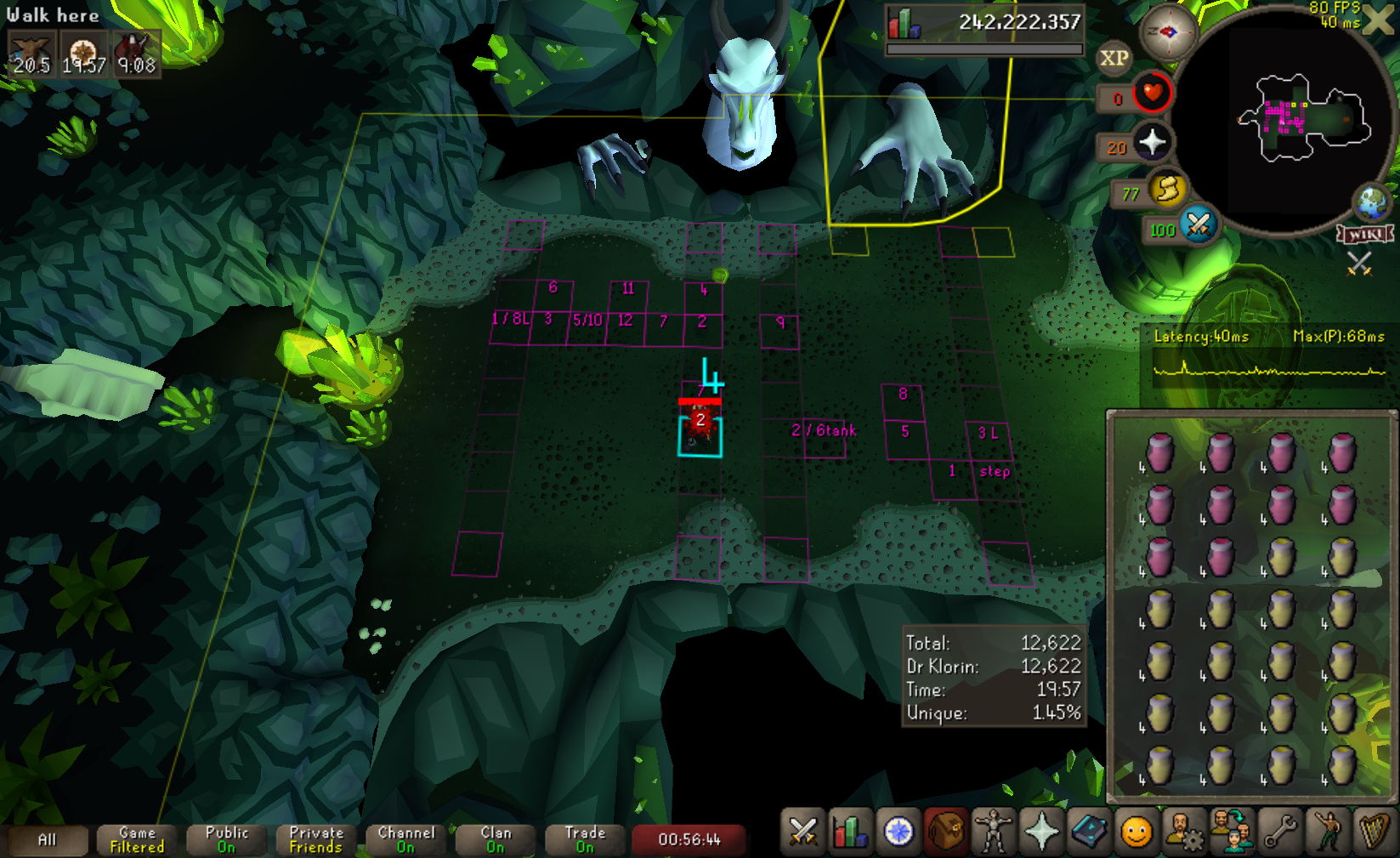Open the world map globe

click(x=1372, y=202)
